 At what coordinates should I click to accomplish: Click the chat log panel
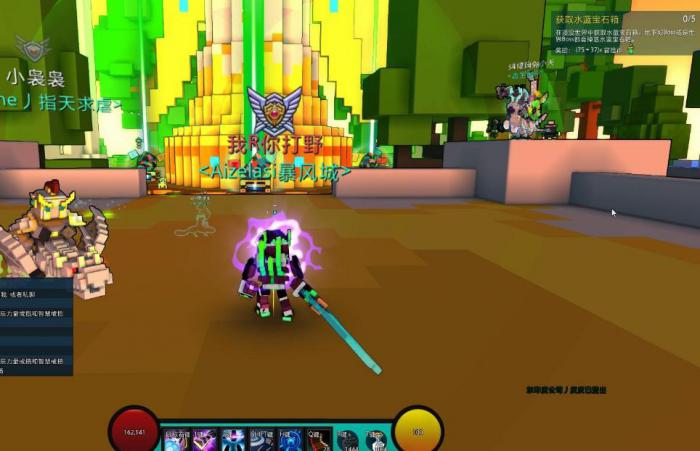(x=36, y=327)
